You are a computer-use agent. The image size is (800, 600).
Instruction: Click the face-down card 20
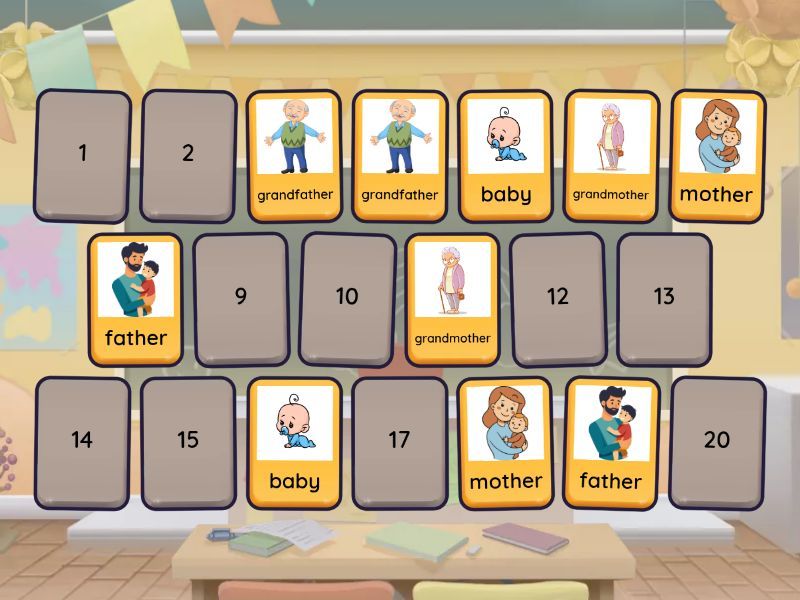click(717, 441)
